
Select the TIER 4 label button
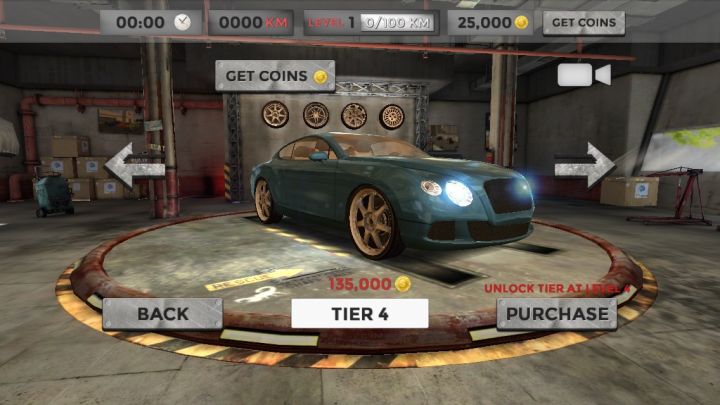coord(359,314)
